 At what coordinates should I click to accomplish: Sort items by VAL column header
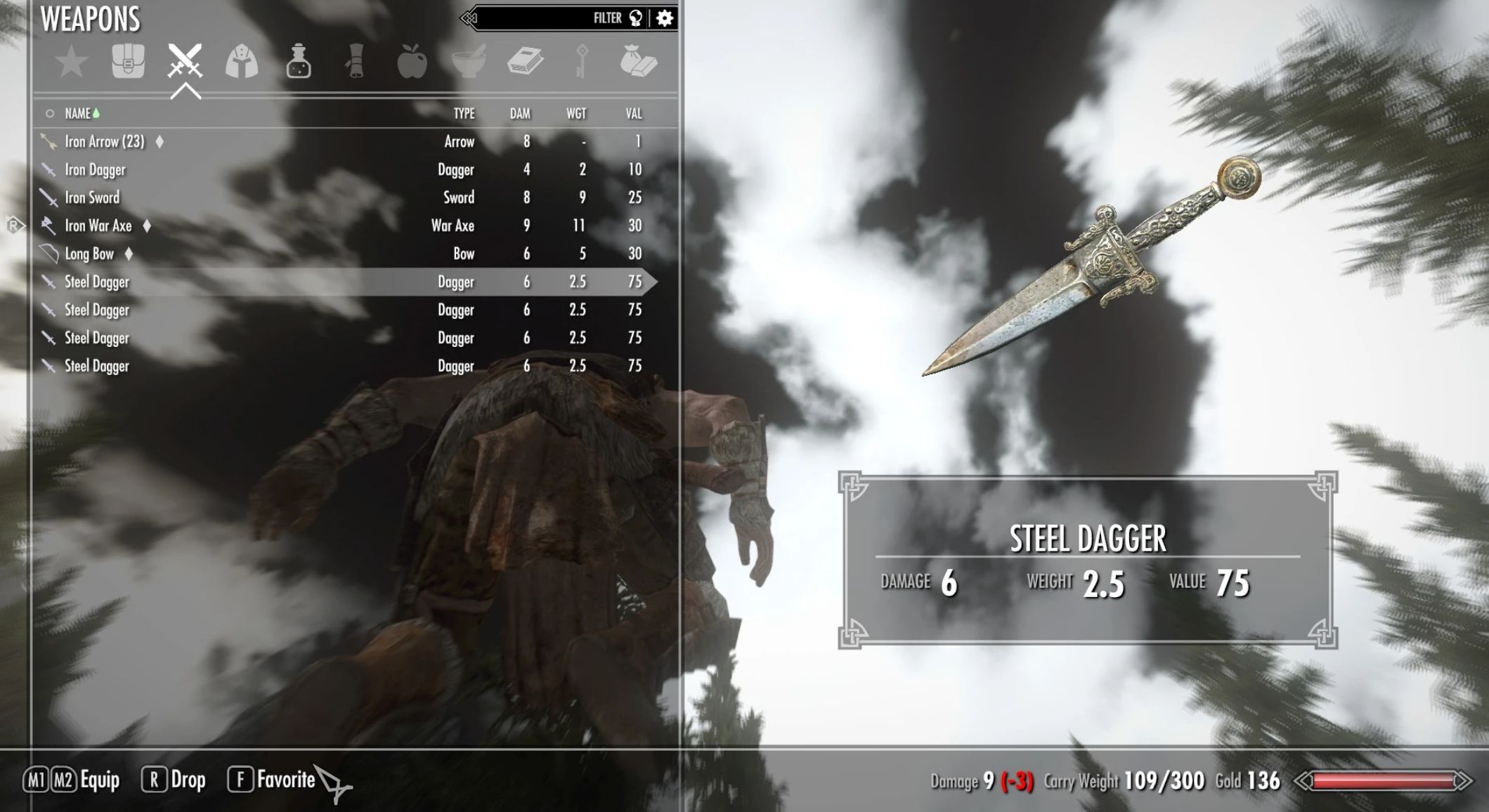[634, 114]
